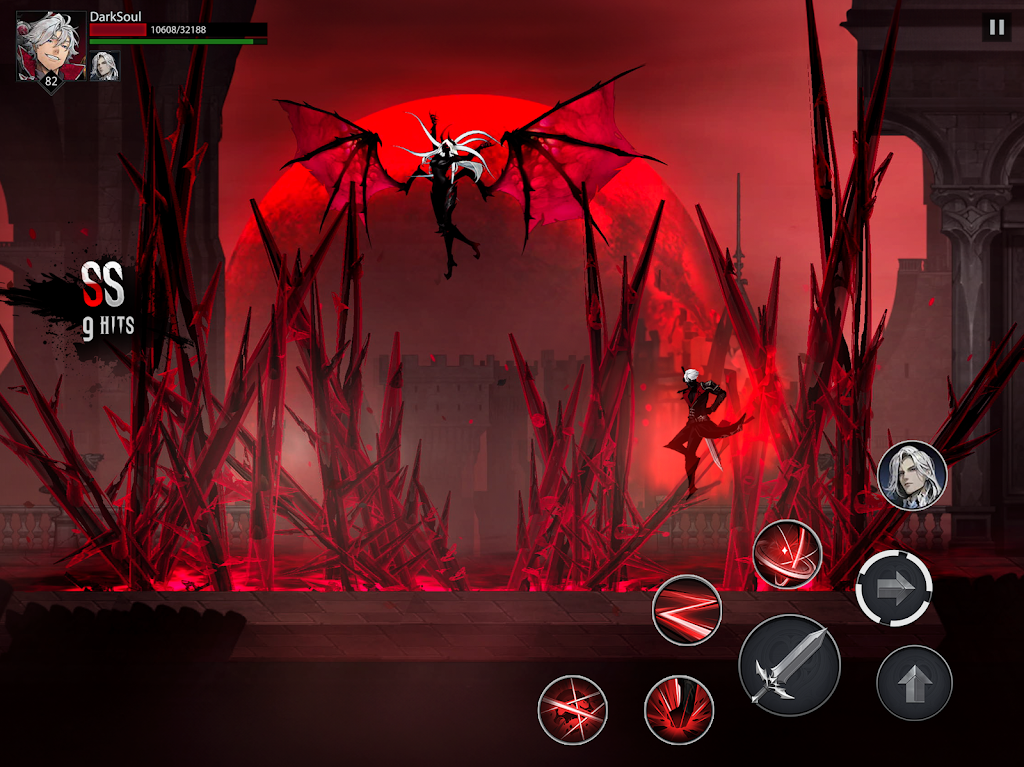Dash with the right arrow button
1024x767 pixels.
coord(894,589)
